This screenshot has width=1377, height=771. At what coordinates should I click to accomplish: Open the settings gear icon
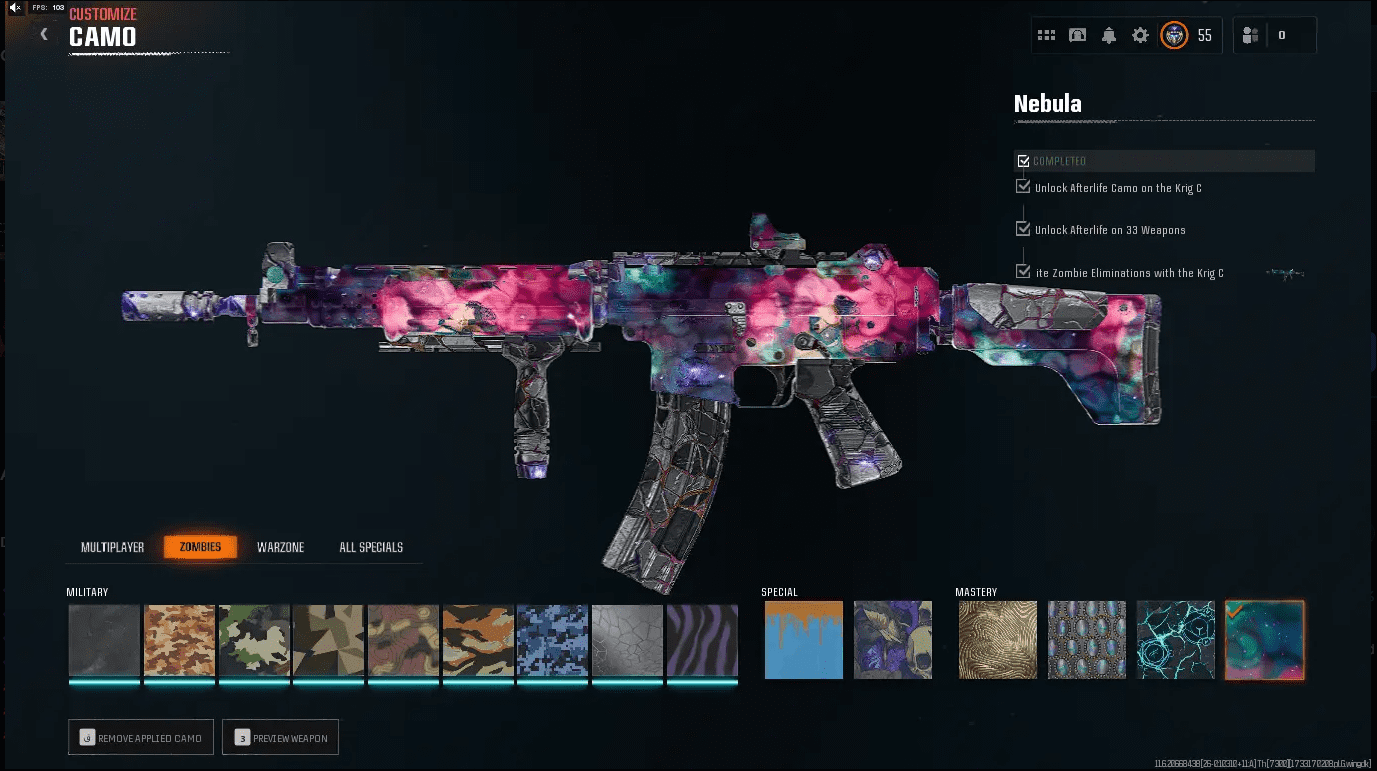(x=1140, y=35)
